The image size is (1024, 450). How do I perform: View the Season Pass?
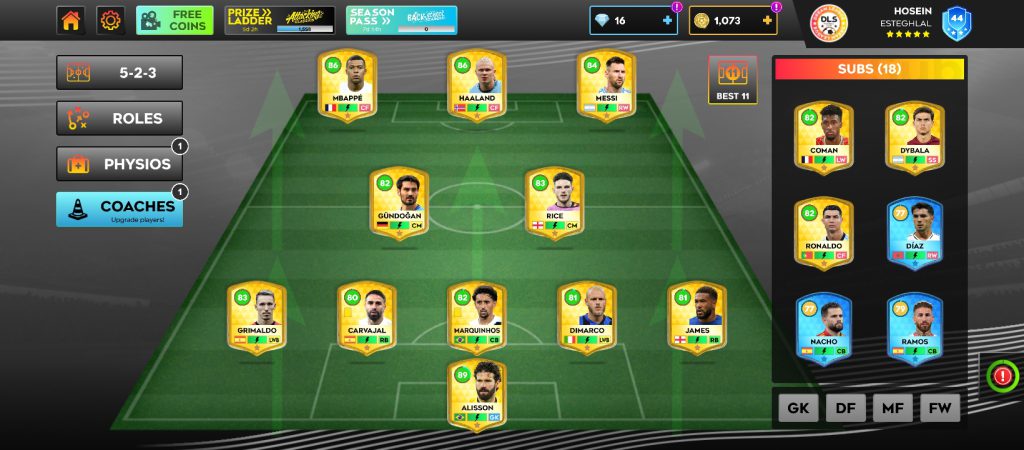tap(401, 20)
